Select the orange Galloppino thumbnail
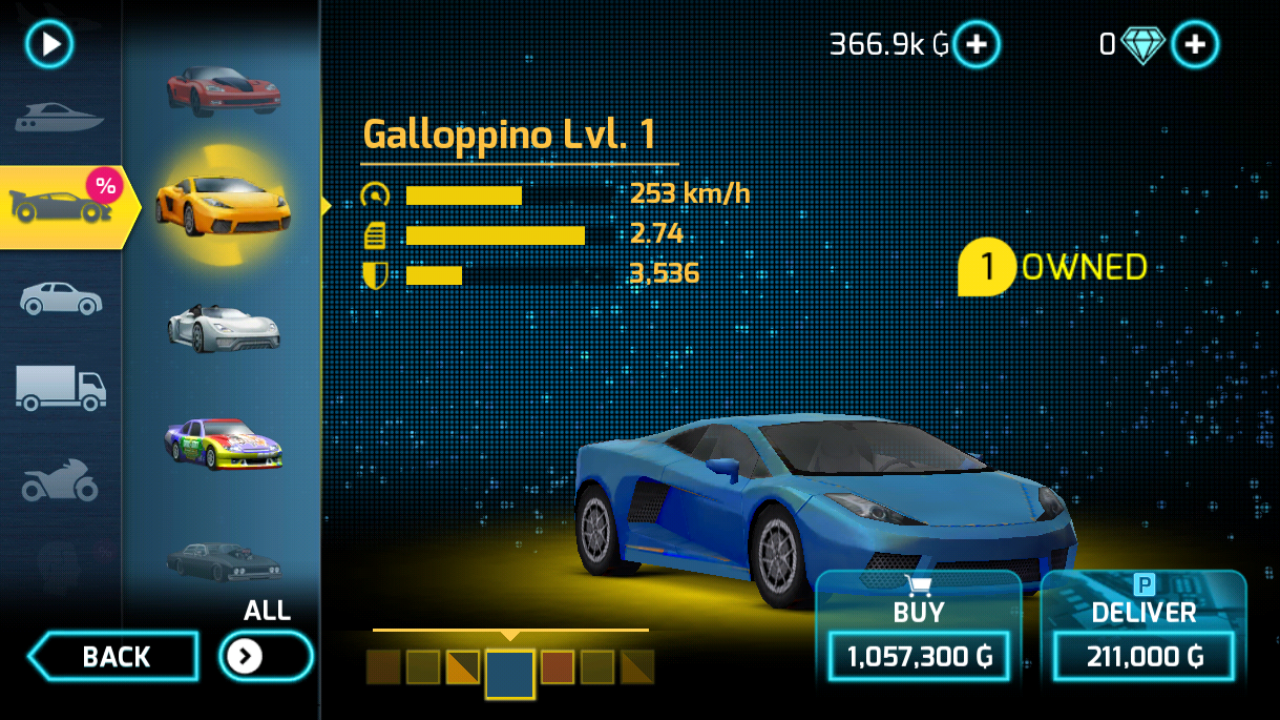The width and height of the screenshot is (1280, 720). coord(223,204)
